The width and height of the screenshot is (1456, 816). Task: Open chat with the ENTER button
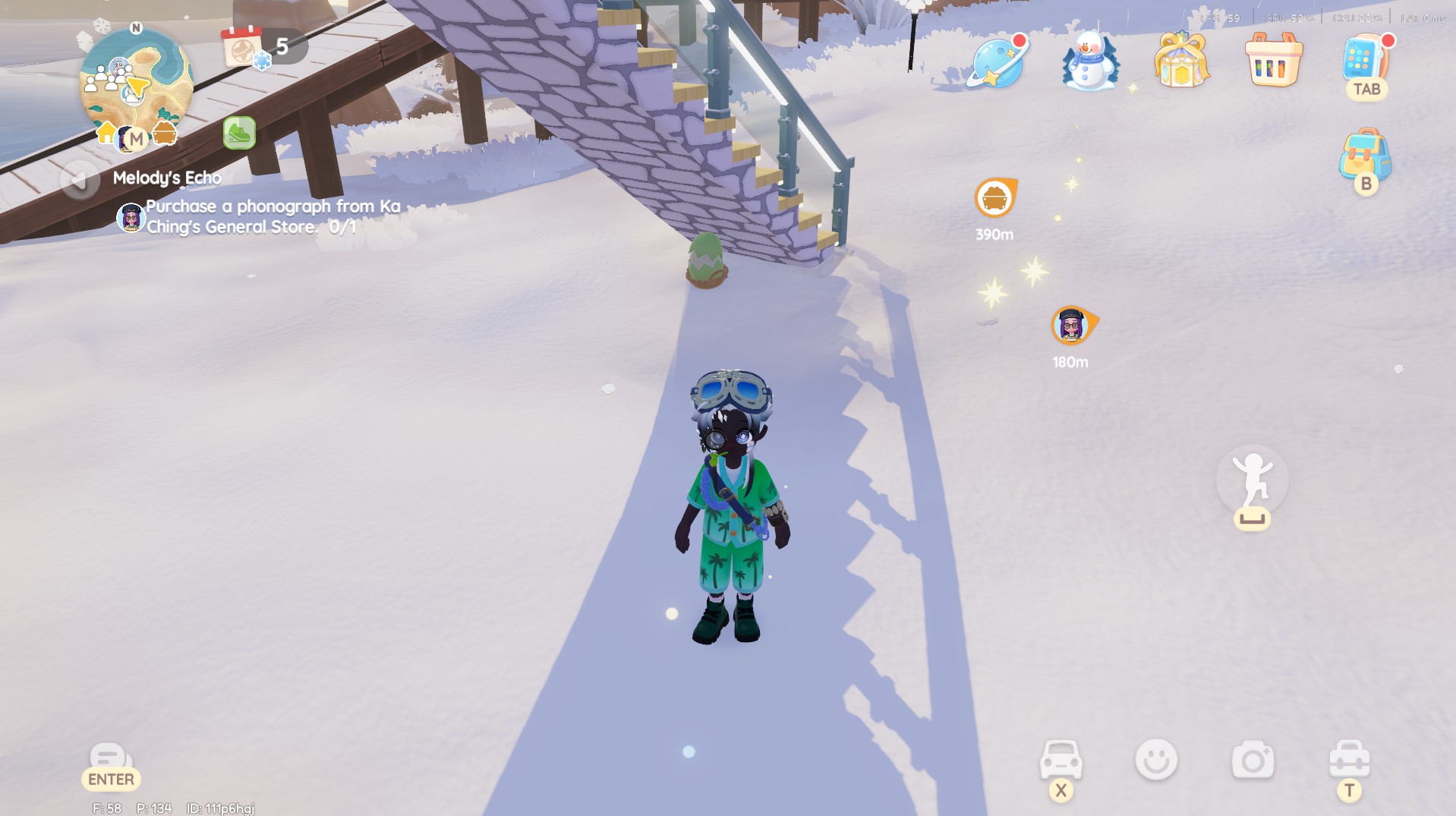tap(110, 767)
